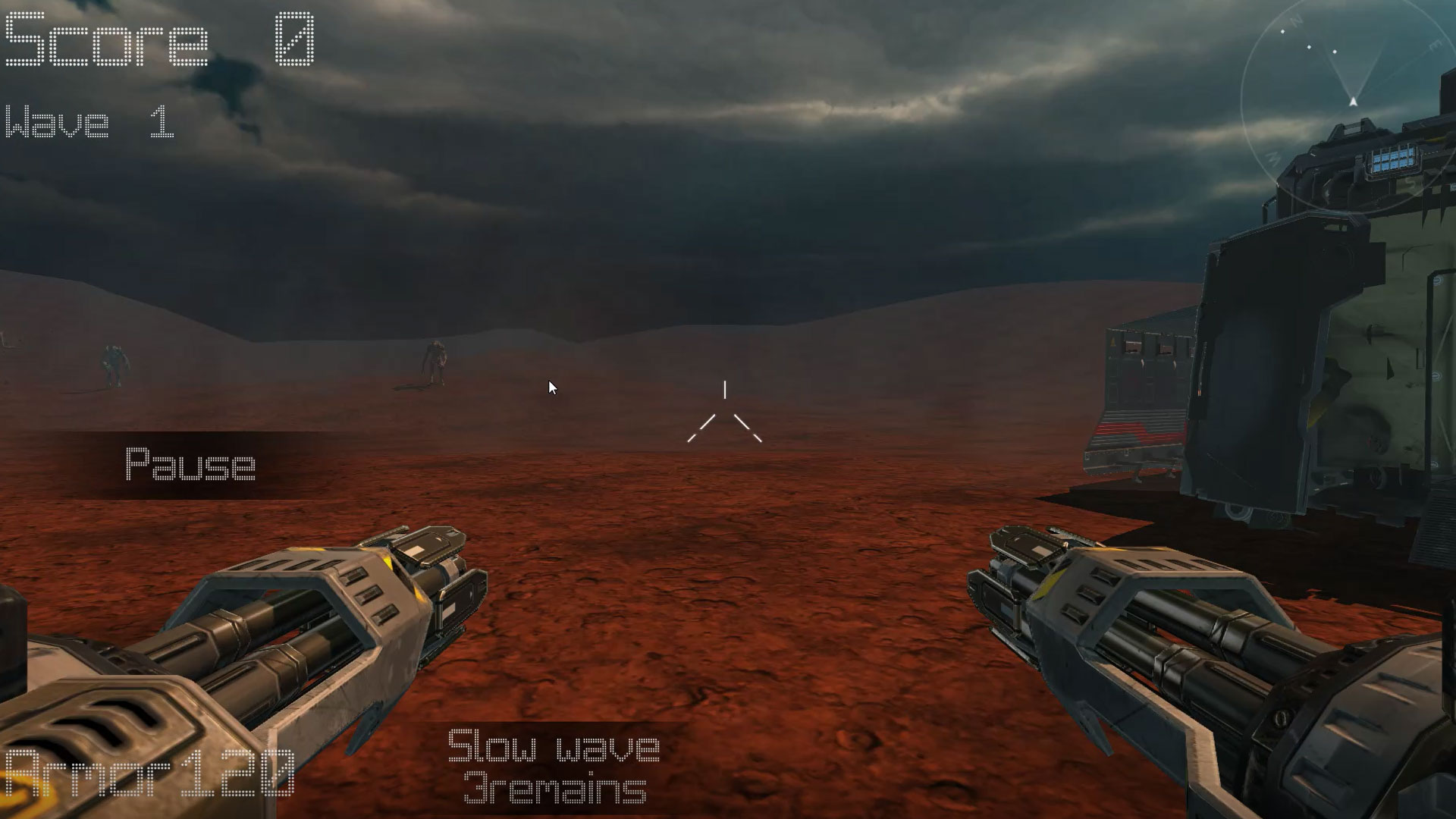Image resolution: width=1456 pixels, height=819 pixels.
Task: Click the alien enemy approaching on the left
Action: tap(112, 364)
